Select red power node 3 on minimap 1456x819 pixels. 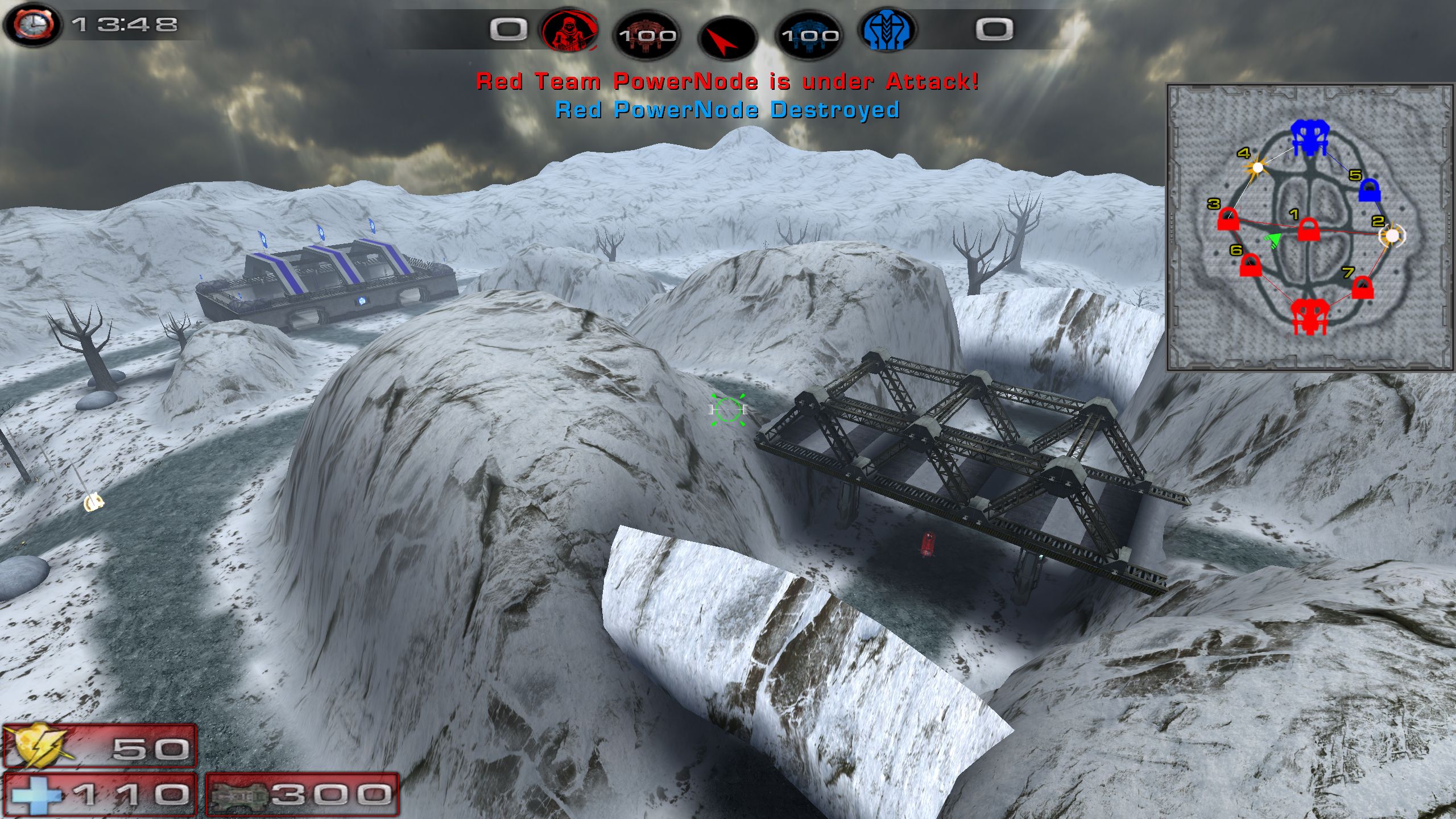tap(1228, 219)
